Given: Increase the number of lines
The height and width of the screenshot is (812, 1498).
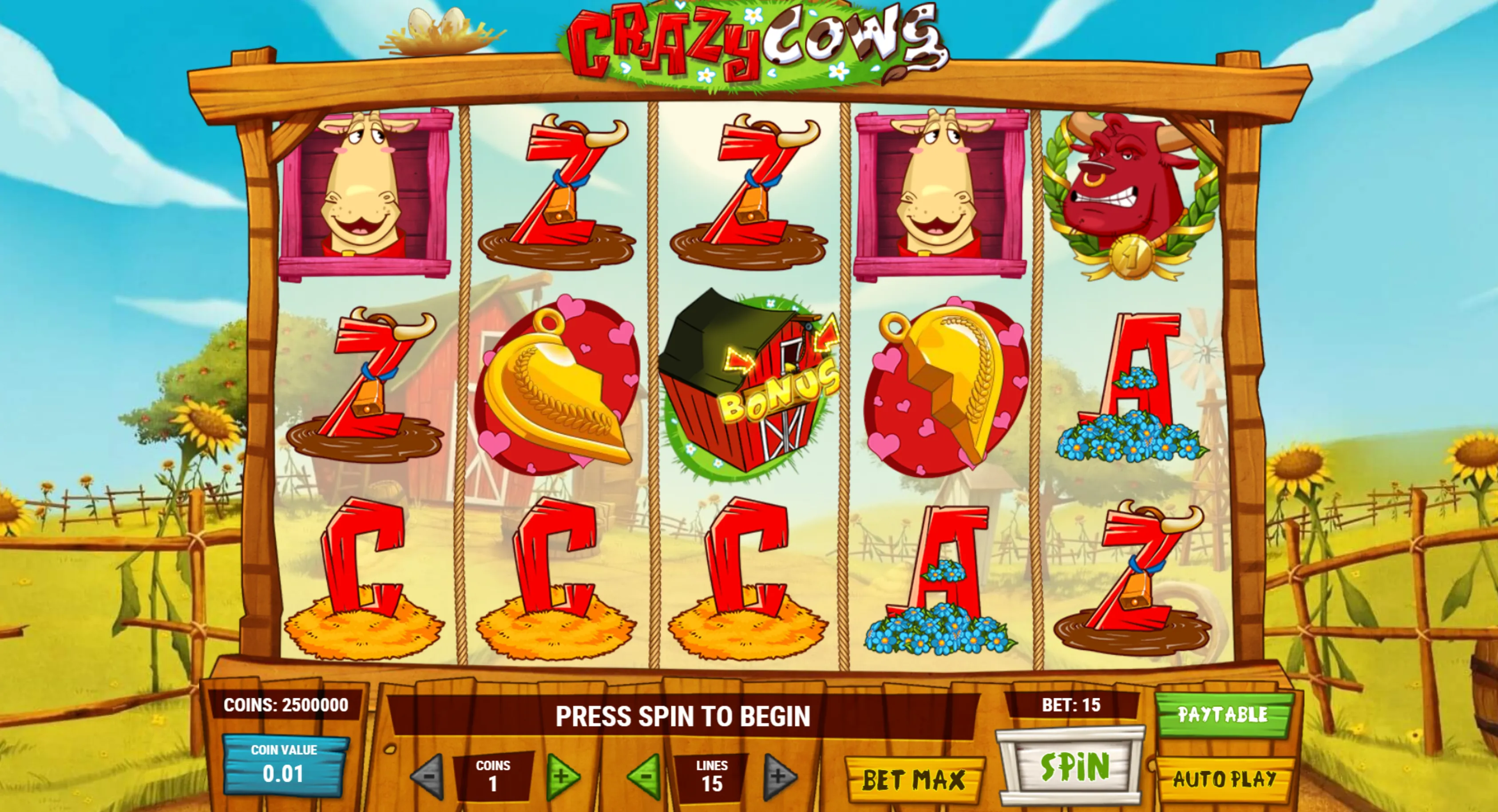Looking at the screenshot, I should tap(779, 776).
